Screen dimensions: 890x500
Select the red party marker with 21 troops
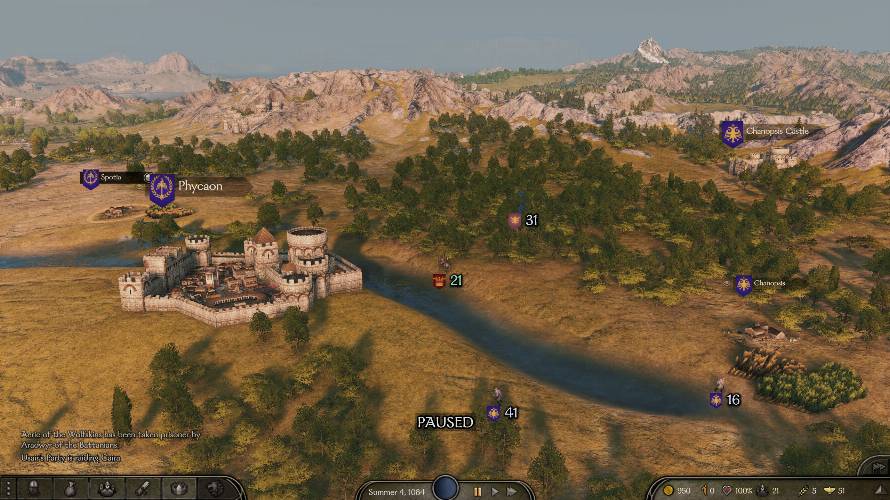[440, 281]
